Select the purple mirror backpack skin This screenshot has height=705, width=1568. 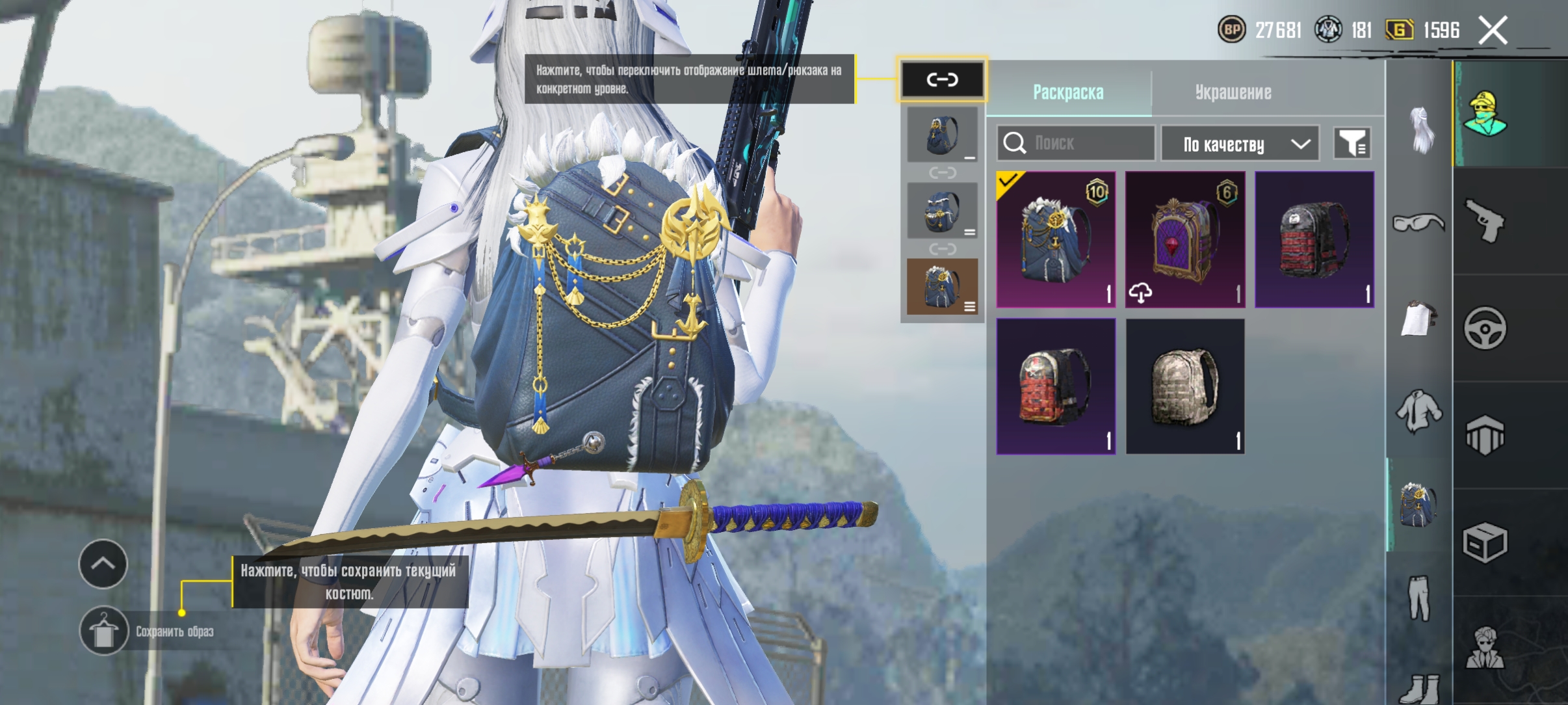[1185, 239]
